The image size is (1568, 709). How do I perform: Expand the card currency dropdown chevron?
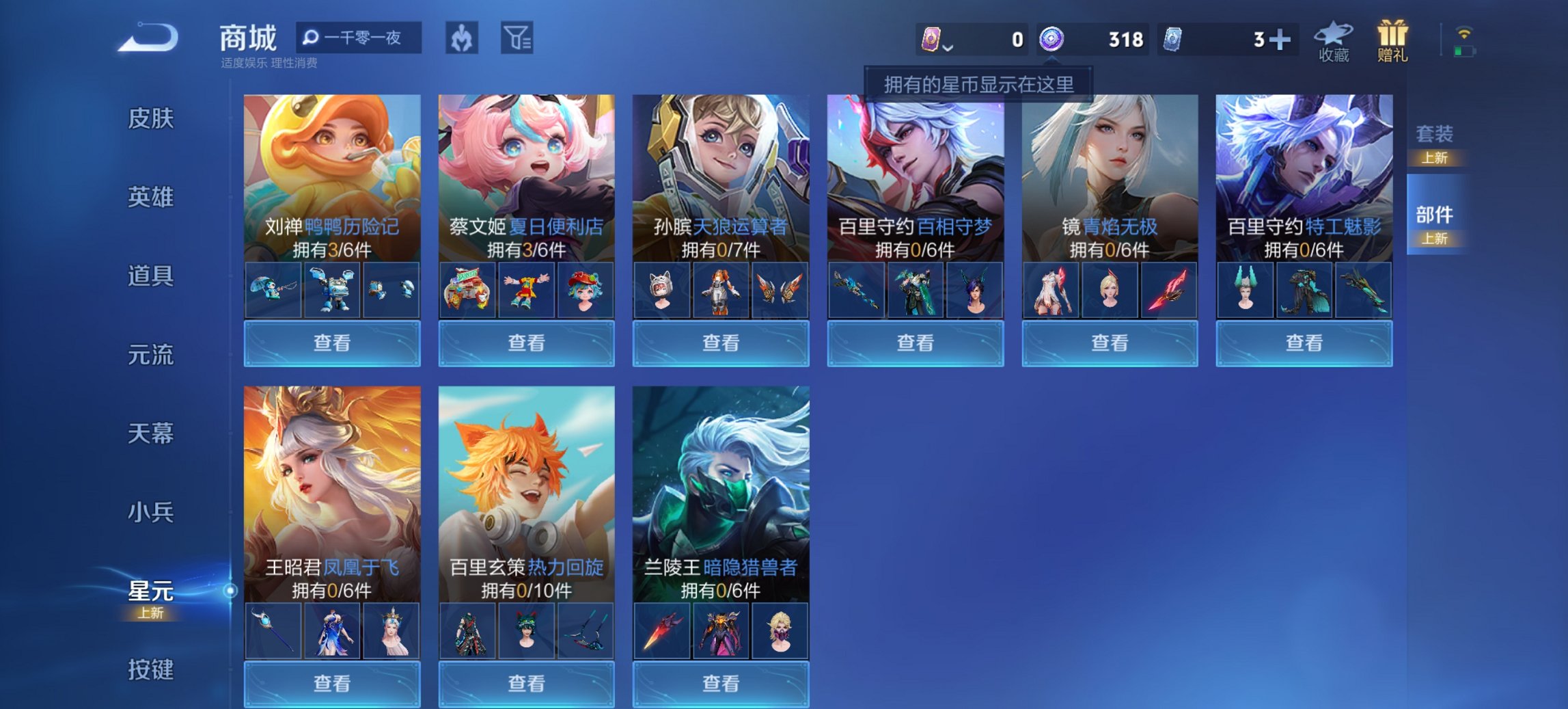pos(947,48)
